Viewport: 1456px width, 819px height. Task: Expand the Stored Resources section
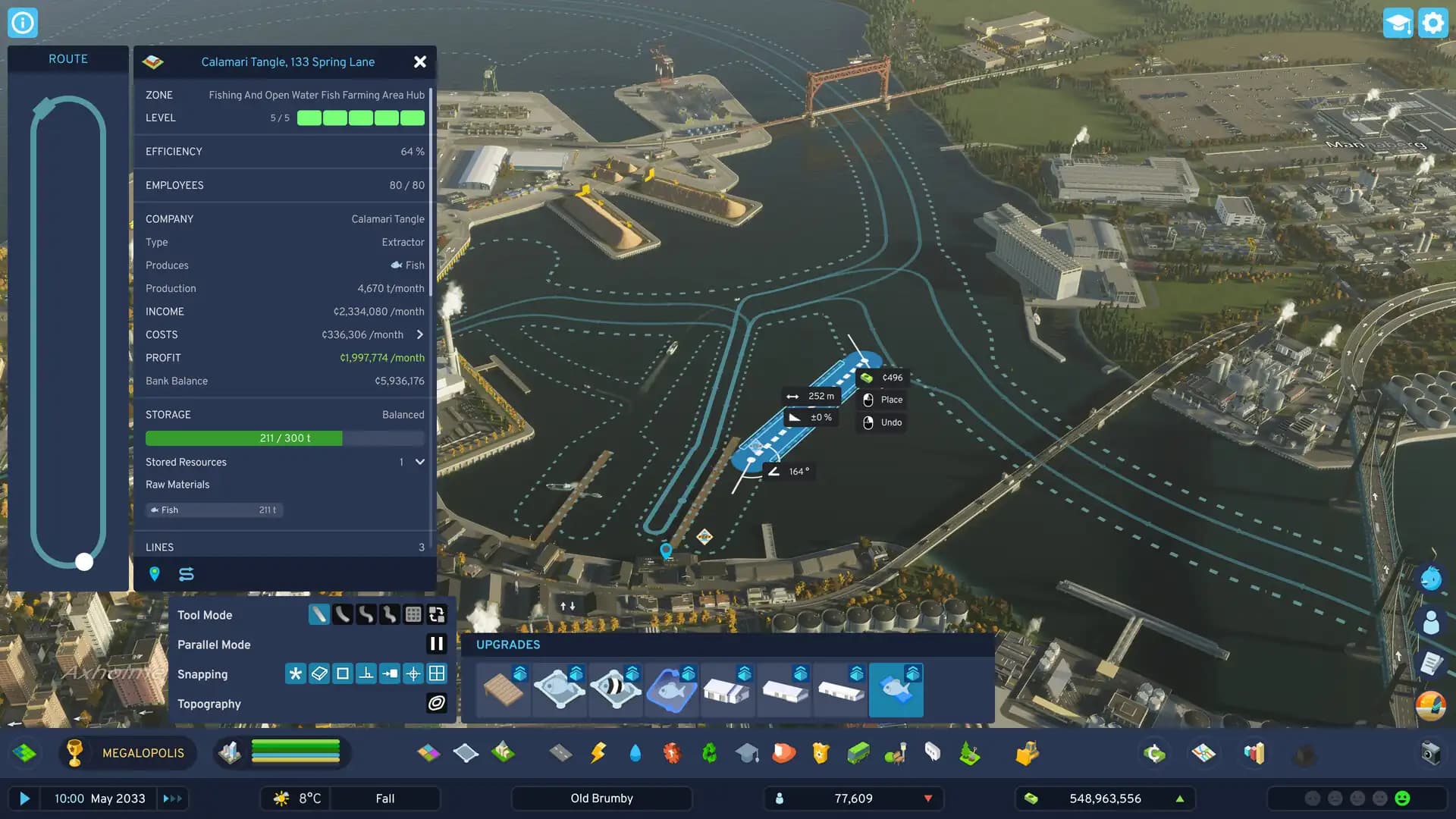[x=419, y=463]
